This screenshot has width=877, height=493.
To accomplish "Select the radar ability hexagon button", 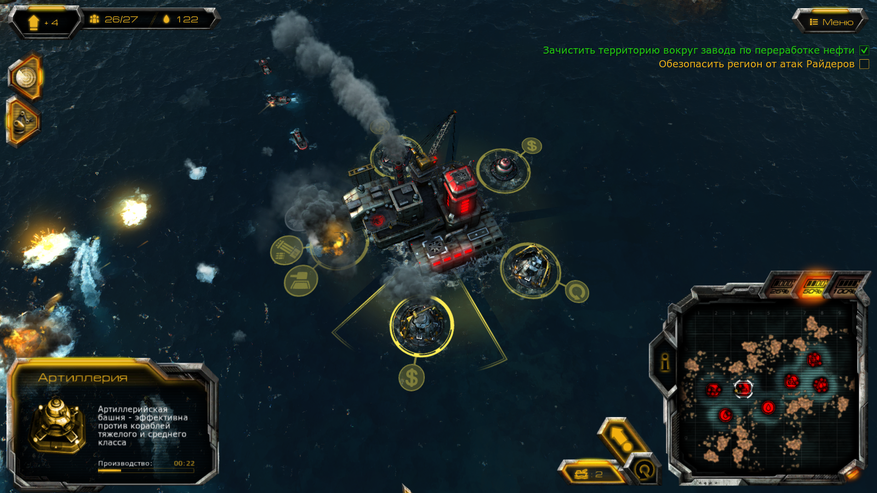I will point(24,75).
